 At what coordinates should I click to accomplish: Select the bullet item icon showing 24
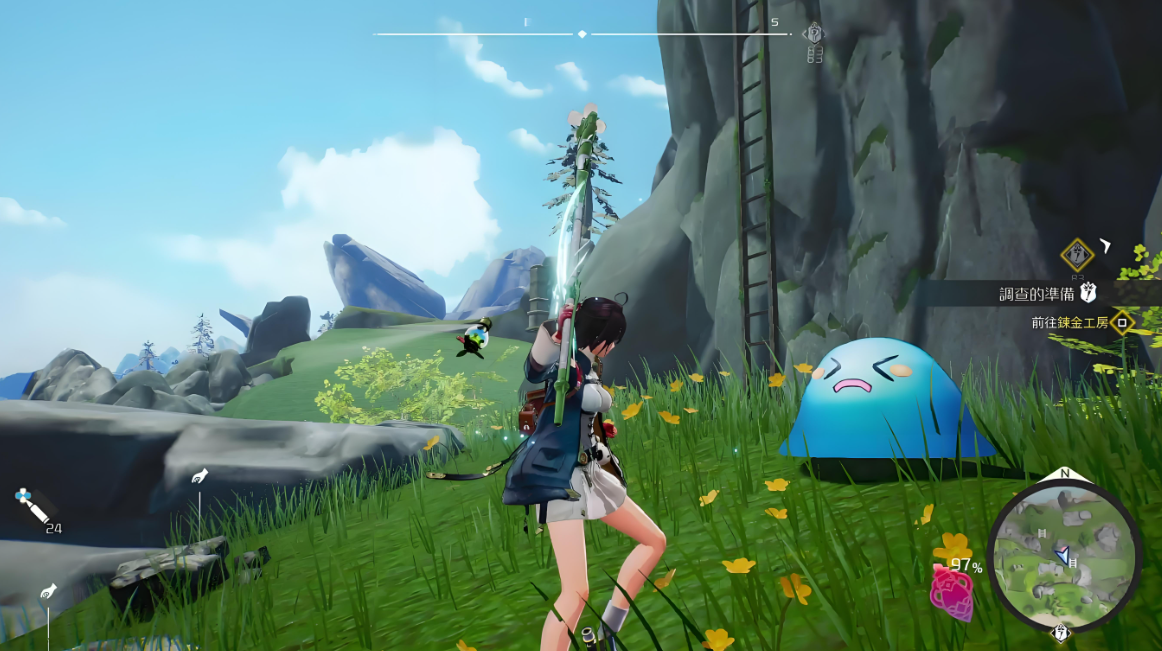click(x=33, y=510)
